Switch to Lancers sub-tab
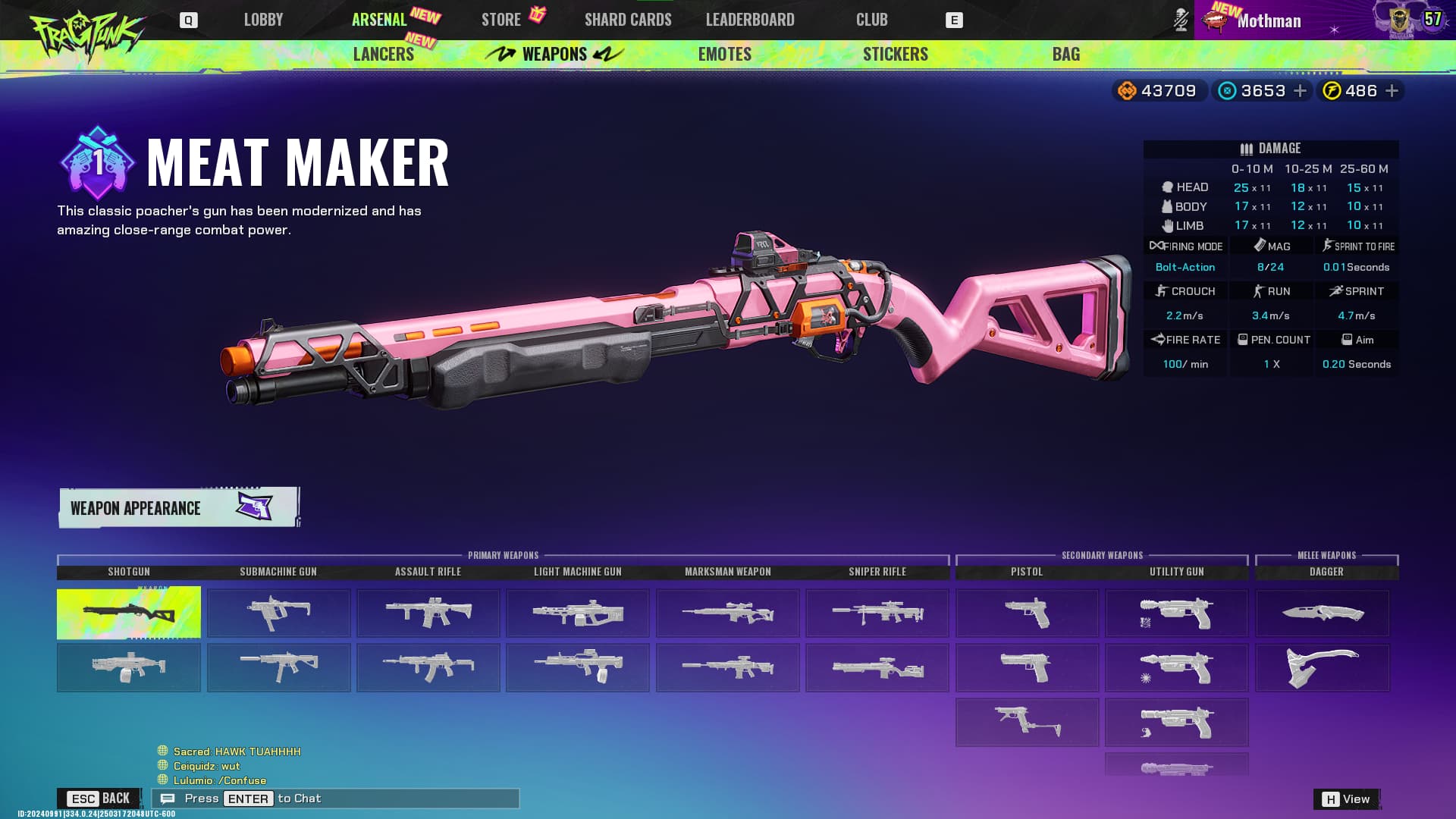The height and width of the screenshot is (819, 1456). point(384,54)
